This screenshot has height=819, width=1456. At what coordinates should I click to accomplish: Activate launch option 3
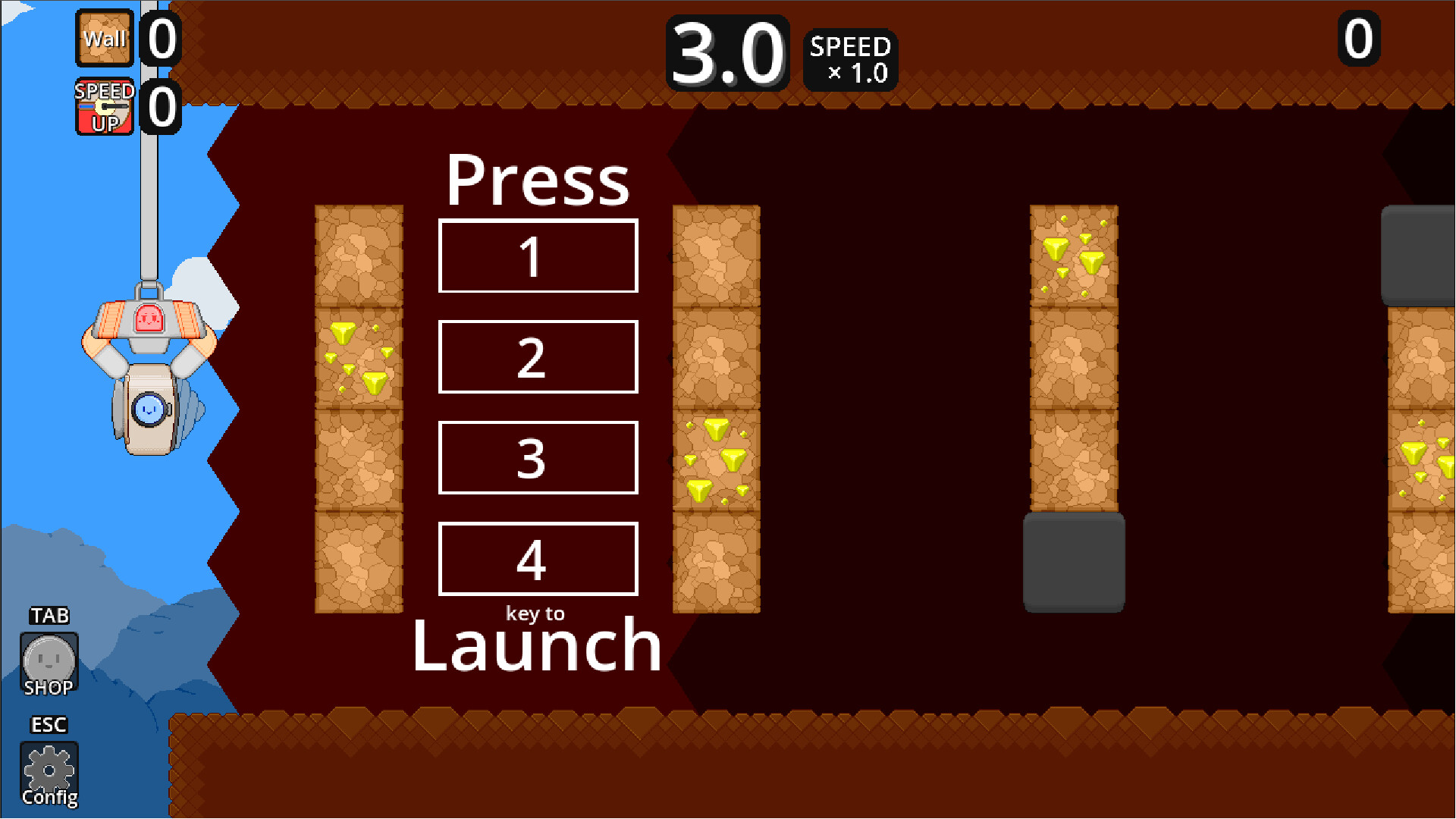click(538, 458)
